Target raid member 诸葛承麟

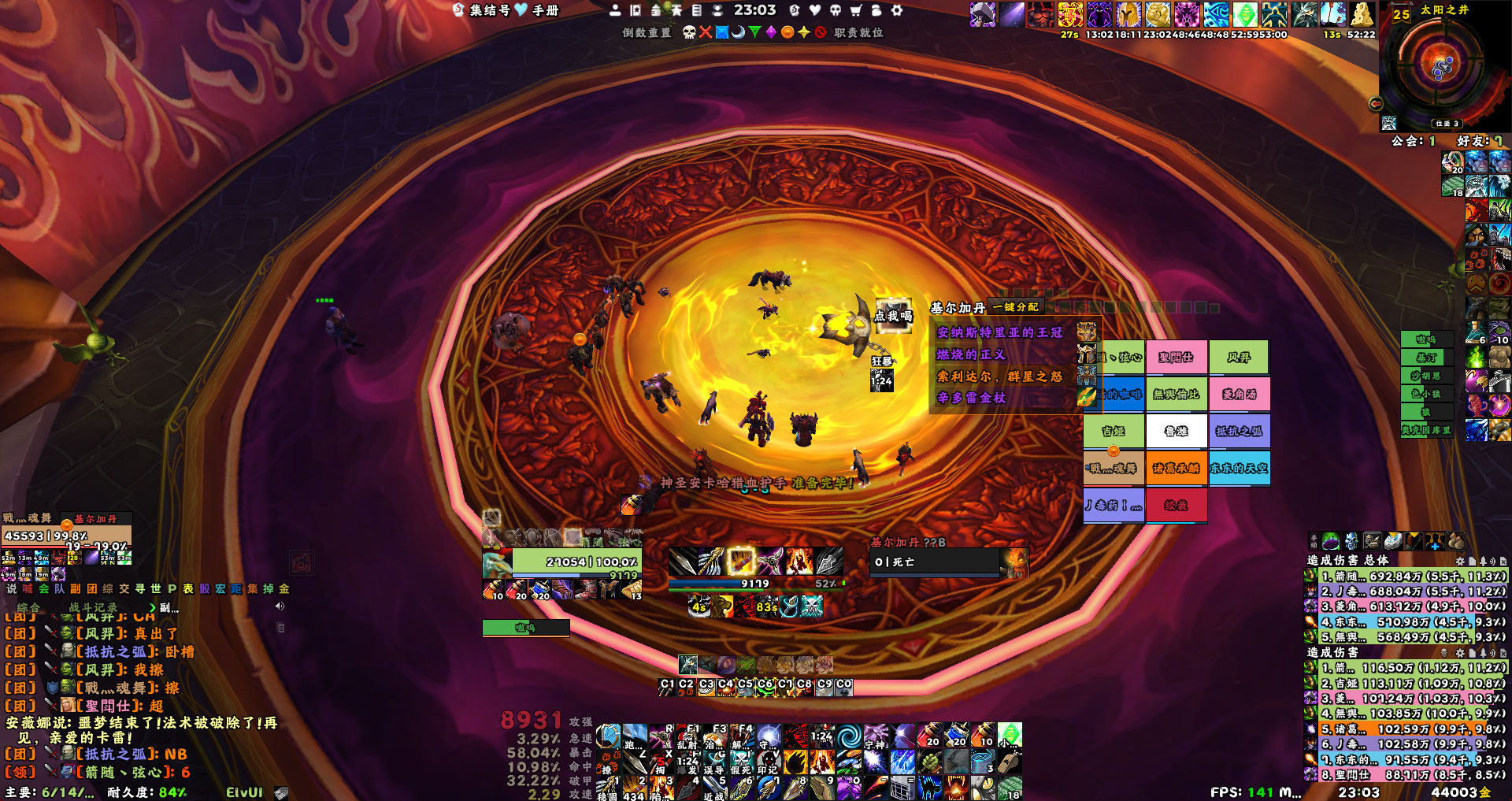pos(1176,468)
